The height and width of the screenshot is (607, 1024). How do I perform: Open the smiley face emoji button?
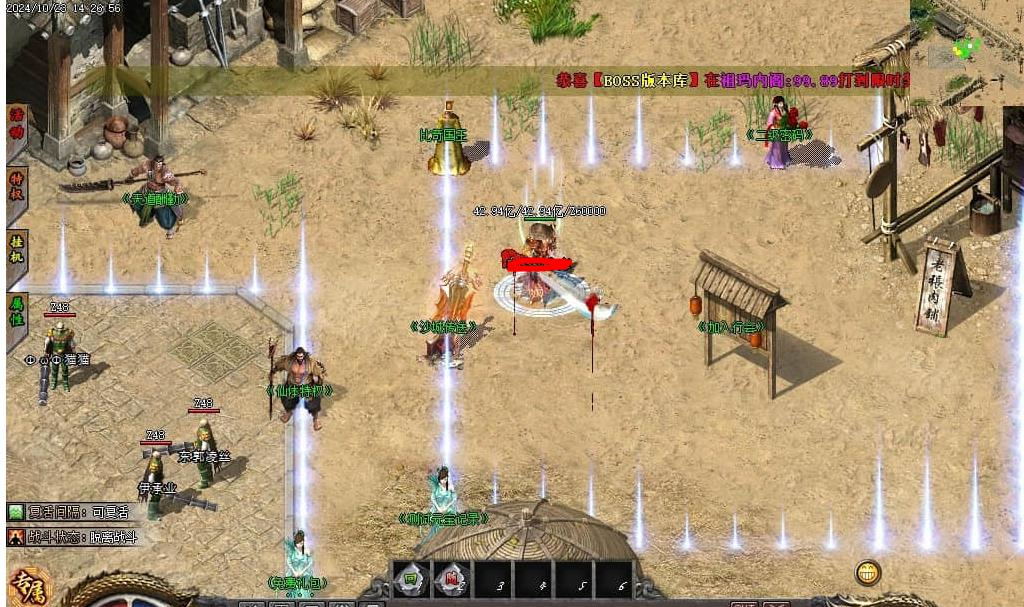[x=868, y=573]
